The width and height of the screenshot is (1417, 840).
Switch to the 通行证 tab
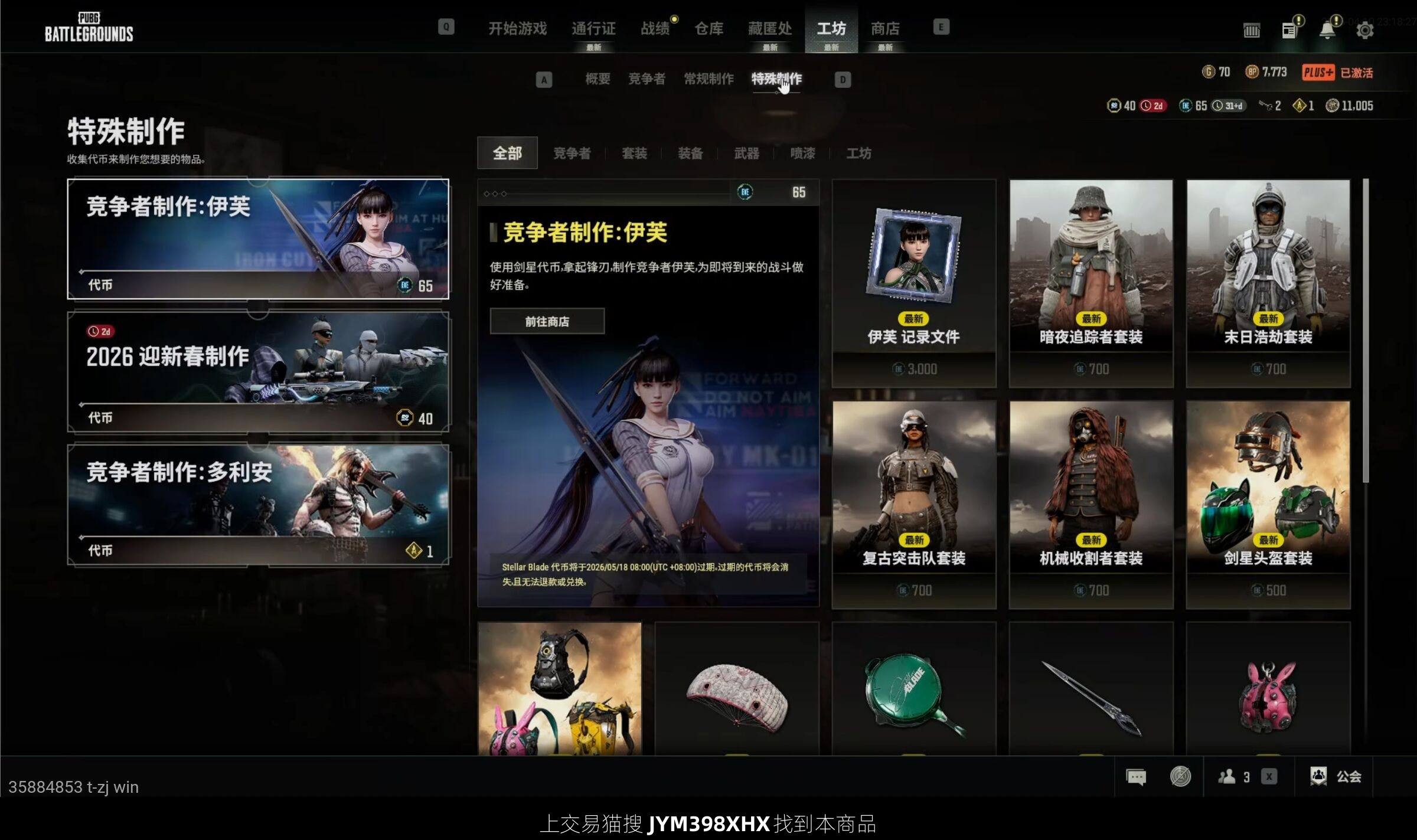pos(593,28)
